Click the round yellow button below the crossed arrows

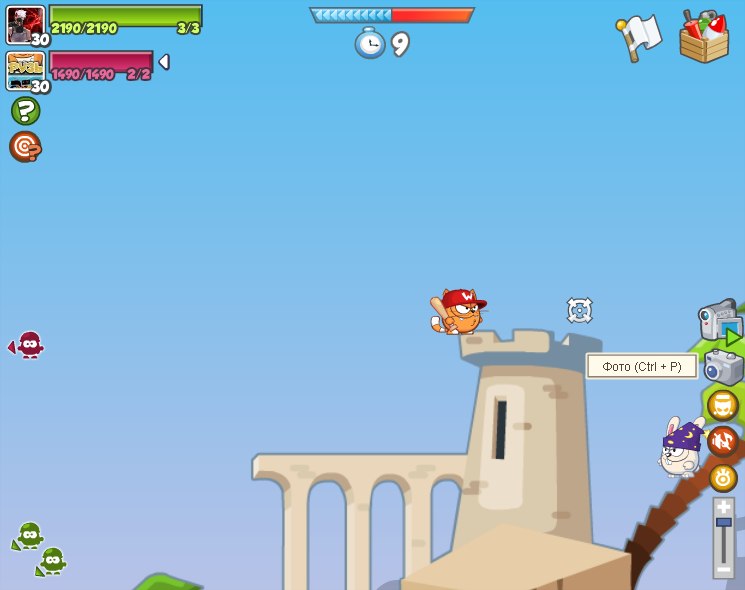pyautogui.click(x=723, y=477)
